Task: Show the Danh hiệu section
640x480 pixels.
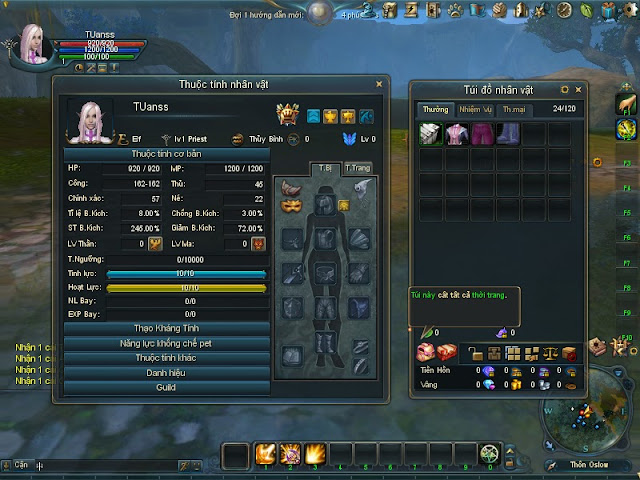Action: 166,372
